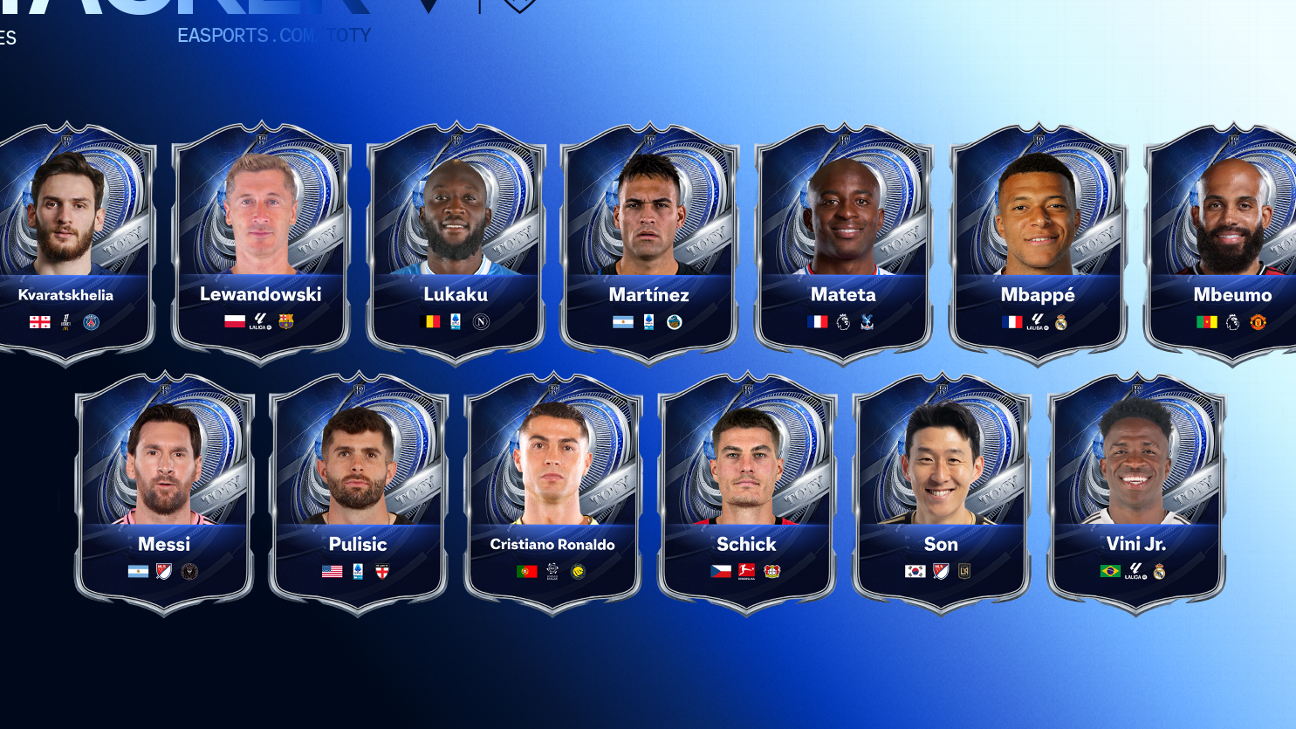Click the Belgium flag on Lukaku's card
This screenshot has width=1296, height=729.
point(430,322)
